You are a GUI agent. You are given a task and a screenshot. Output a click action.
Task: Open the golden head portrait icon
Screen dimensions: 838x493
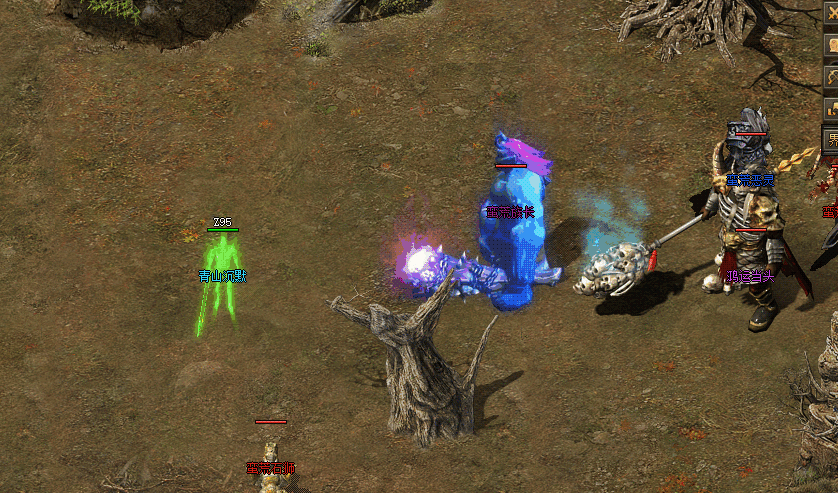[x=831, y=44]
